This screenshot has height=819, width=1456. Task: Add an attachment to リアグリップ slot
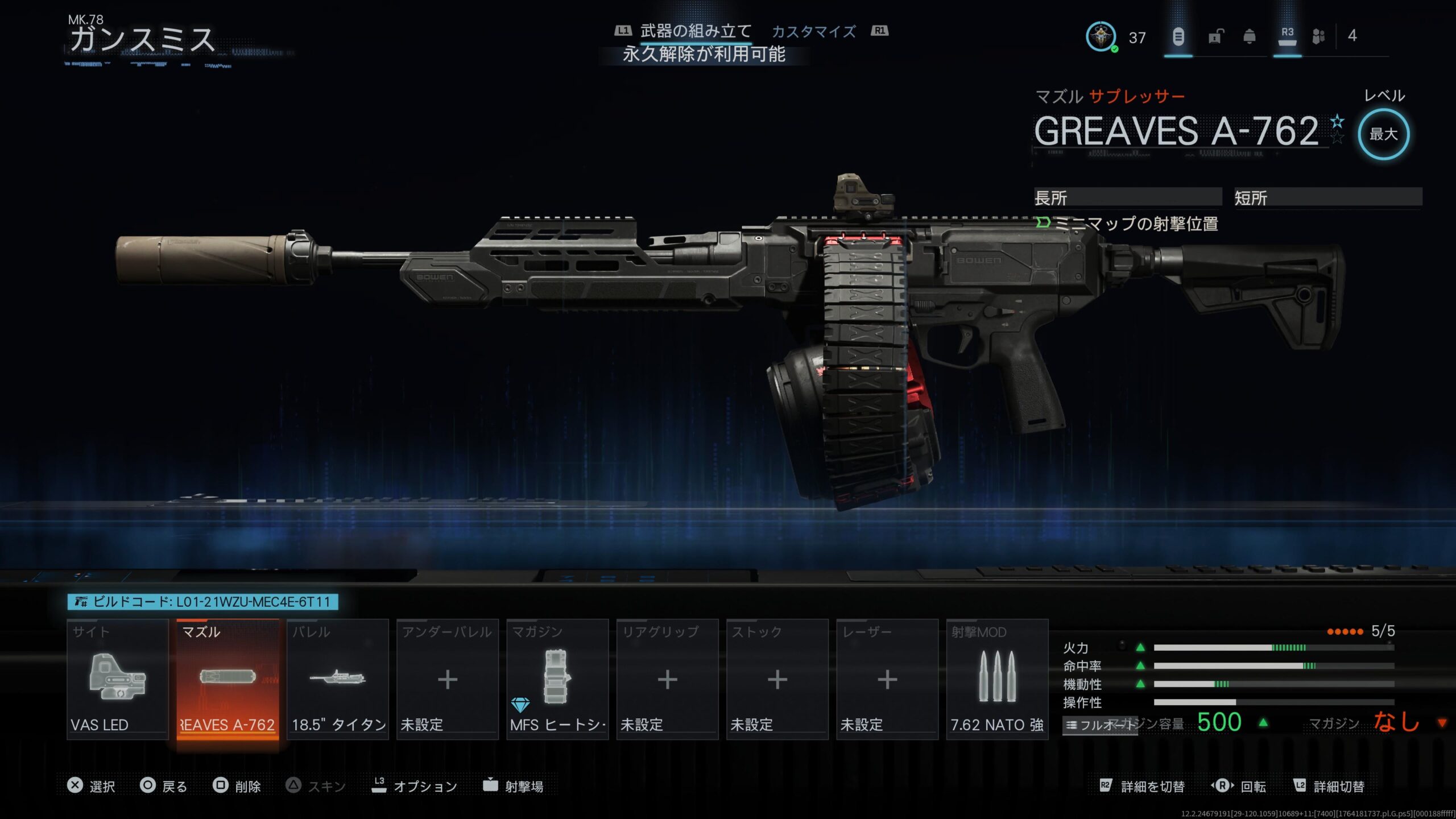[667, 679]
